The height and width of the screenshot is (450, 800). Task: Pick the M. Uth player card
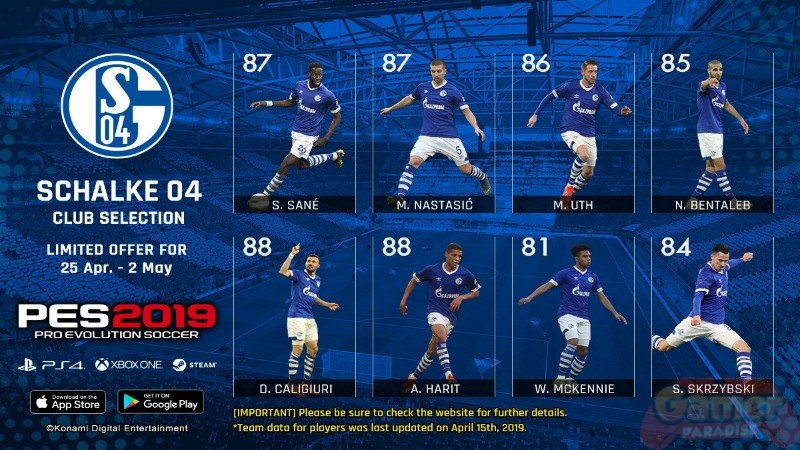pyautogui.click(x=574, y=130)
